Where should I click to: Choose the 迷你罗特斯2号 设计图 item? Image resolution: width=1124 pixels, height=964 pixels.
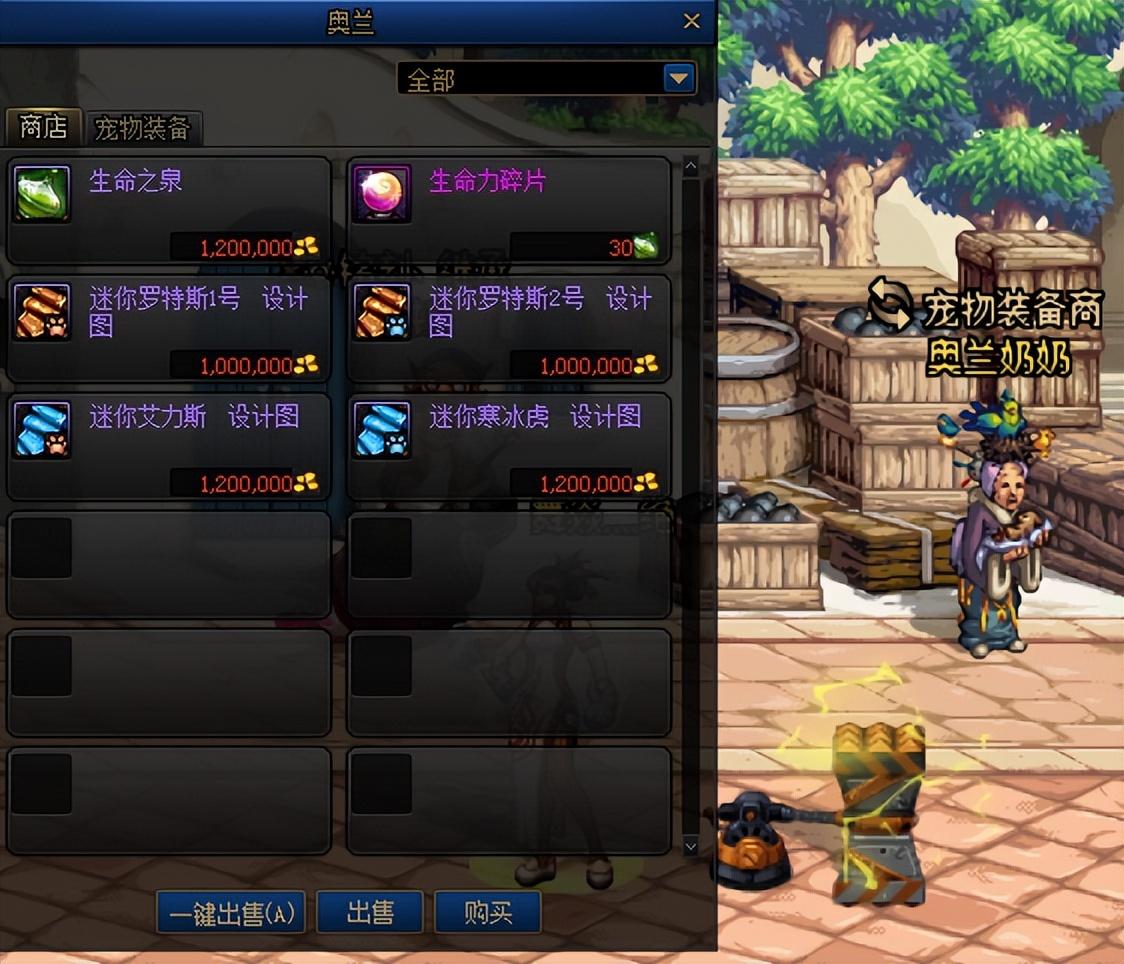tap(509, 328)
